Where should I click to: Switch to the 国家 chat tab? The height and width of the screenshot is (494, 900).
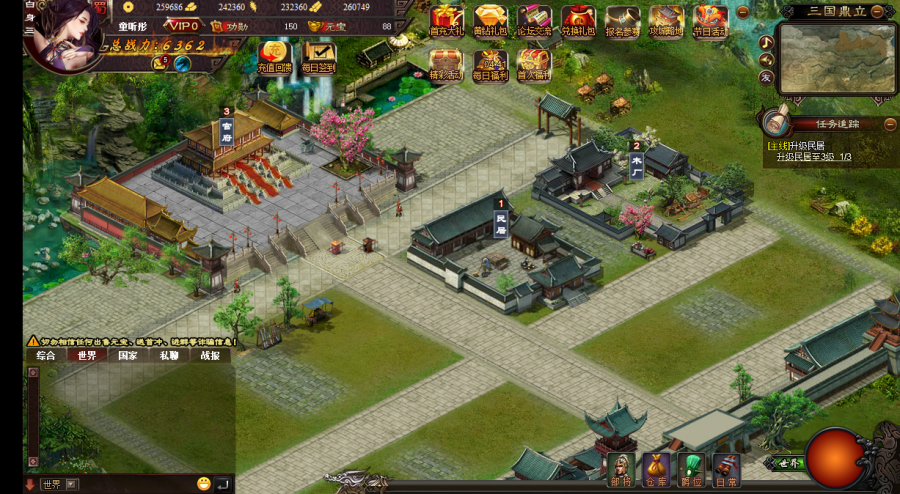tap(128, 355)
